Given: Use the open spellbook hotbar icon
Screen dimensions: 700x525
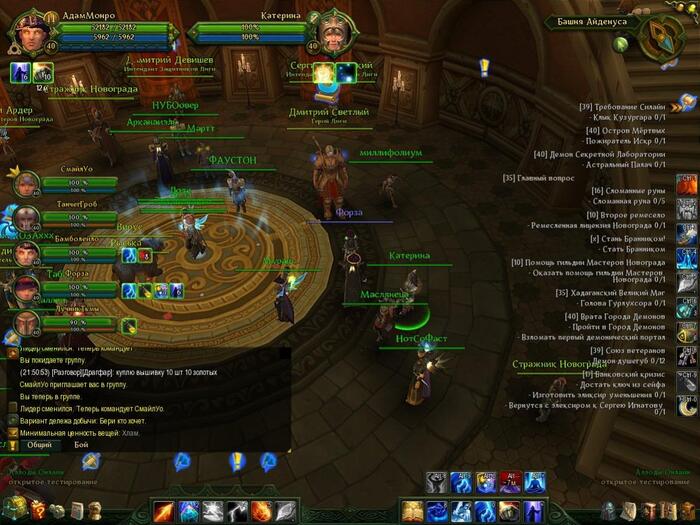Looking at the screenshot, I should coord(412,512).
